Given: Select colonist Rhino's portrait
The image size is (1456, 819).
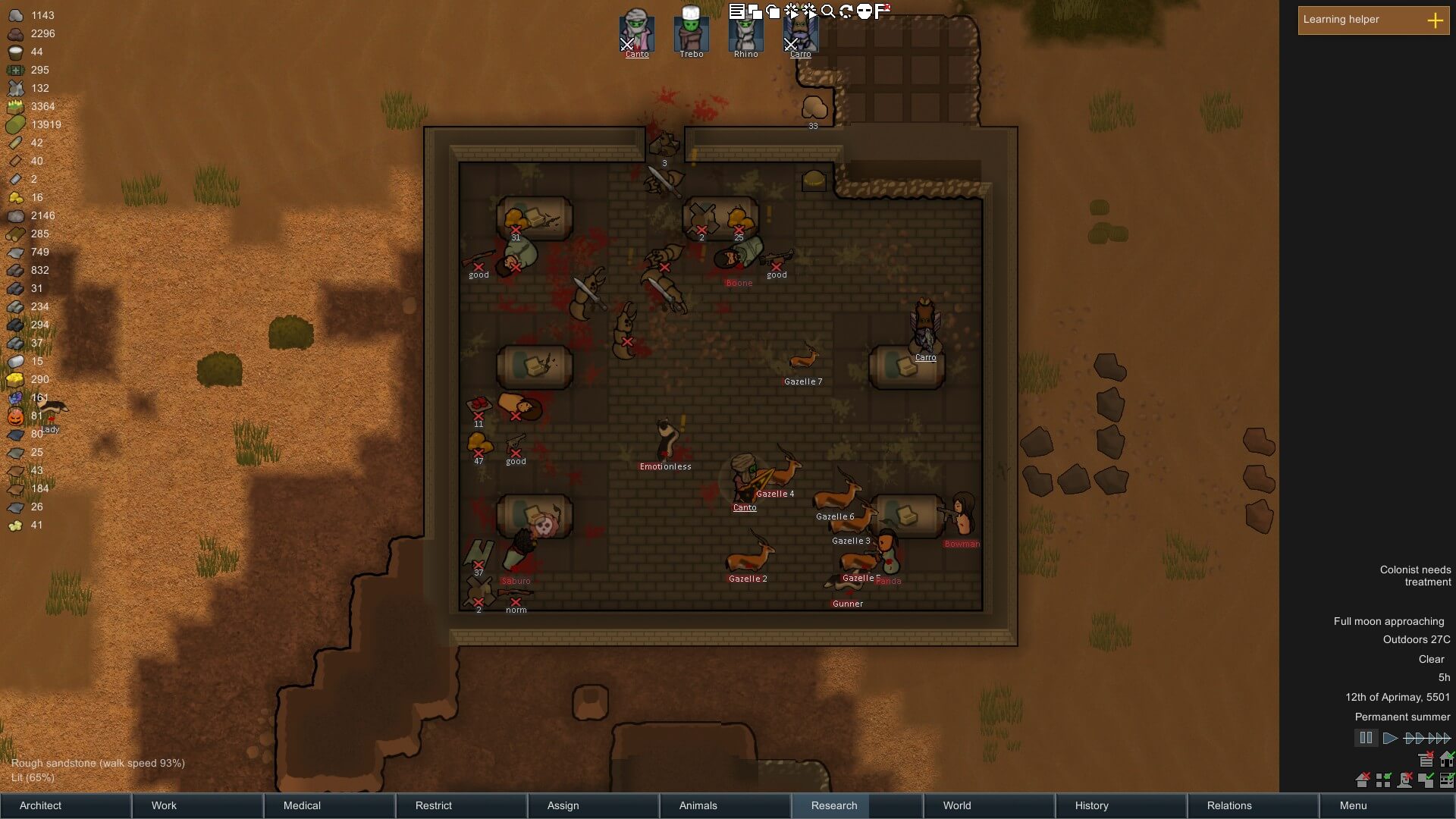Looking at the screenshot, I should pyautogui.click(x=745, y=32).
